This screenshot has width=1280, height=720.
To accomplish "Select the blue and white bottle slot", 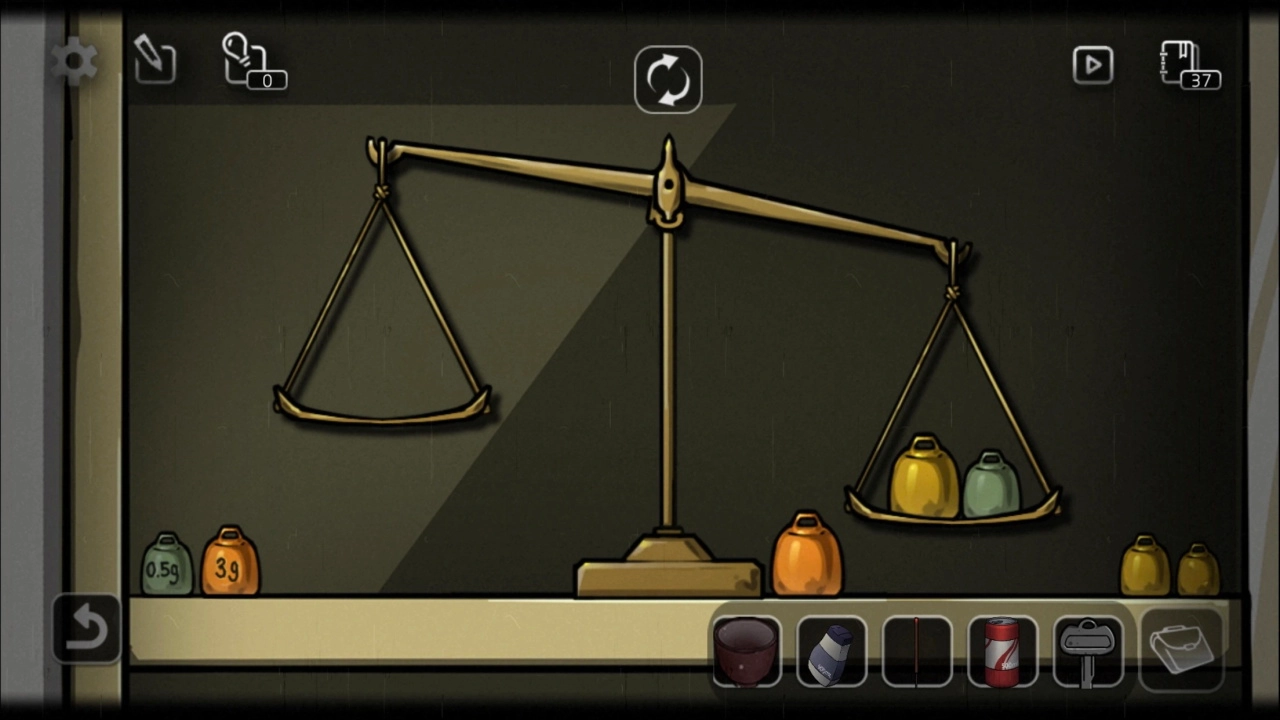I will [x=832, y=651].
